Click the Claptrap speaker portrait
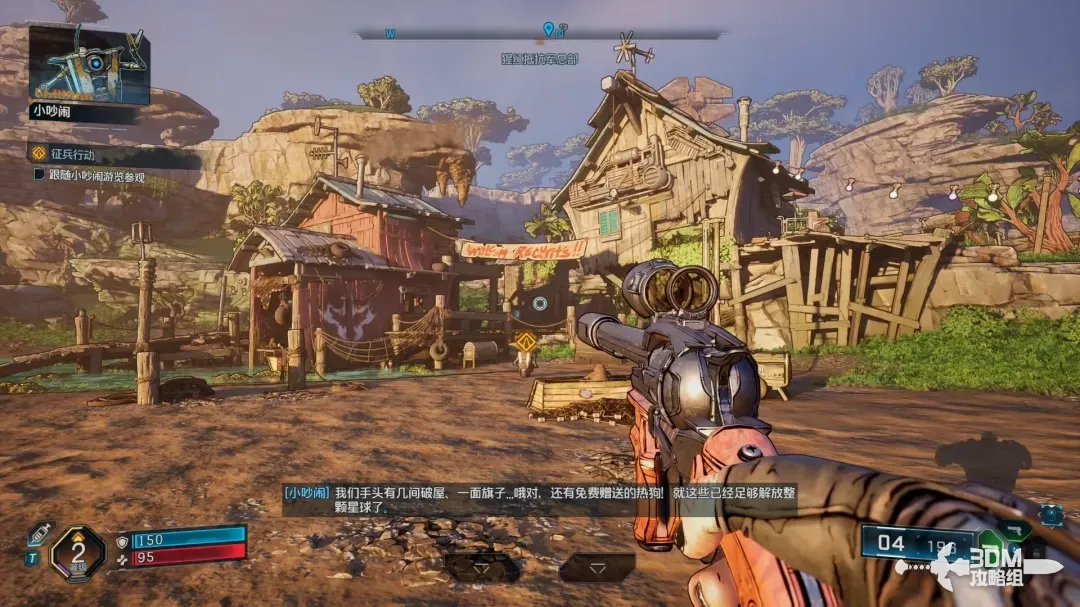 pyautogui.click(x=89, y=65)
